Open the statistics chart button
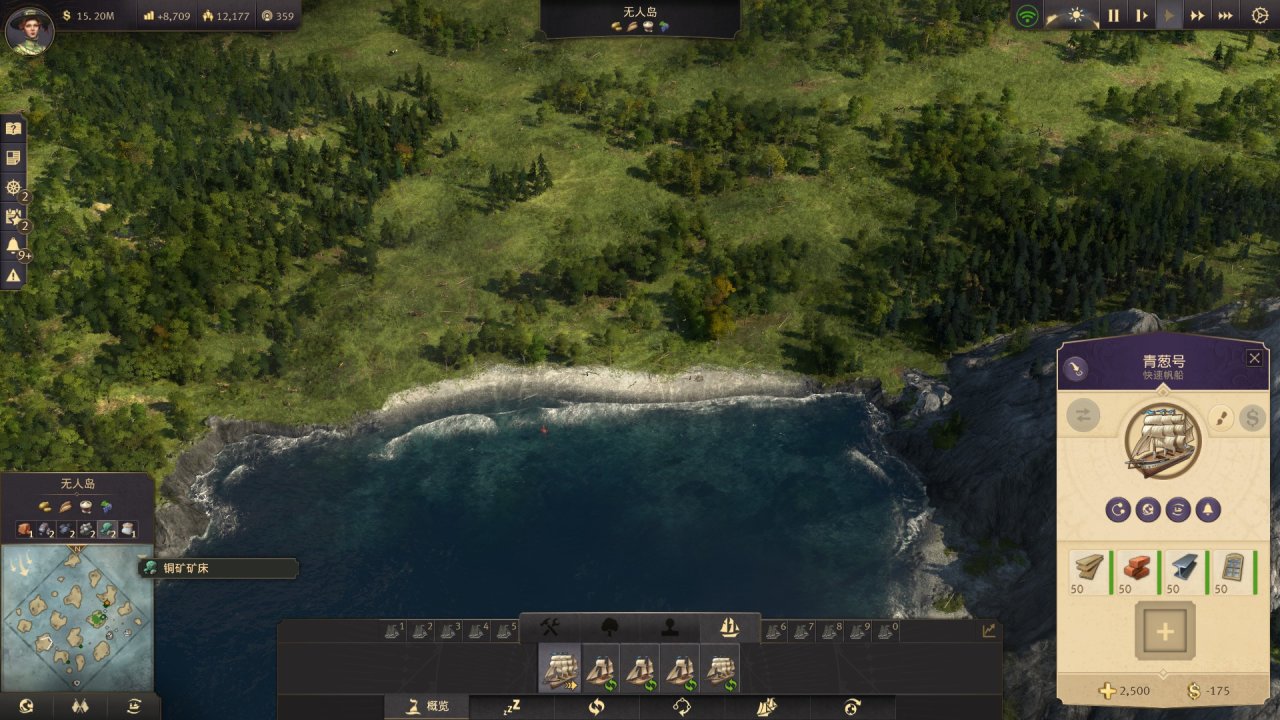The height and width of the screenshot is (720, 1280). (989, 631)
